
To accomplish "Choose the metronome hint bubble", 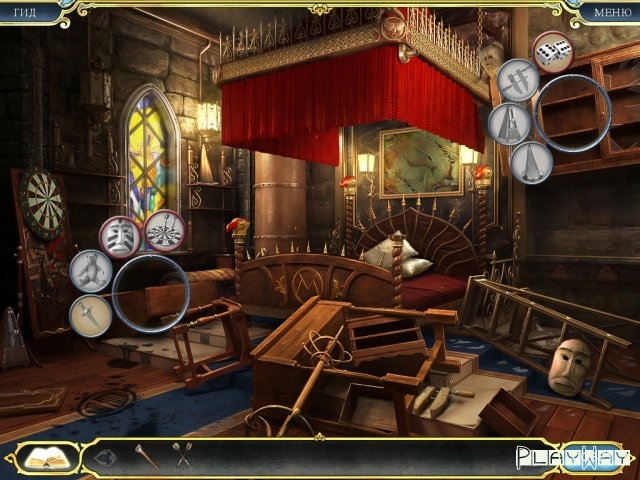I will point(510,124).
